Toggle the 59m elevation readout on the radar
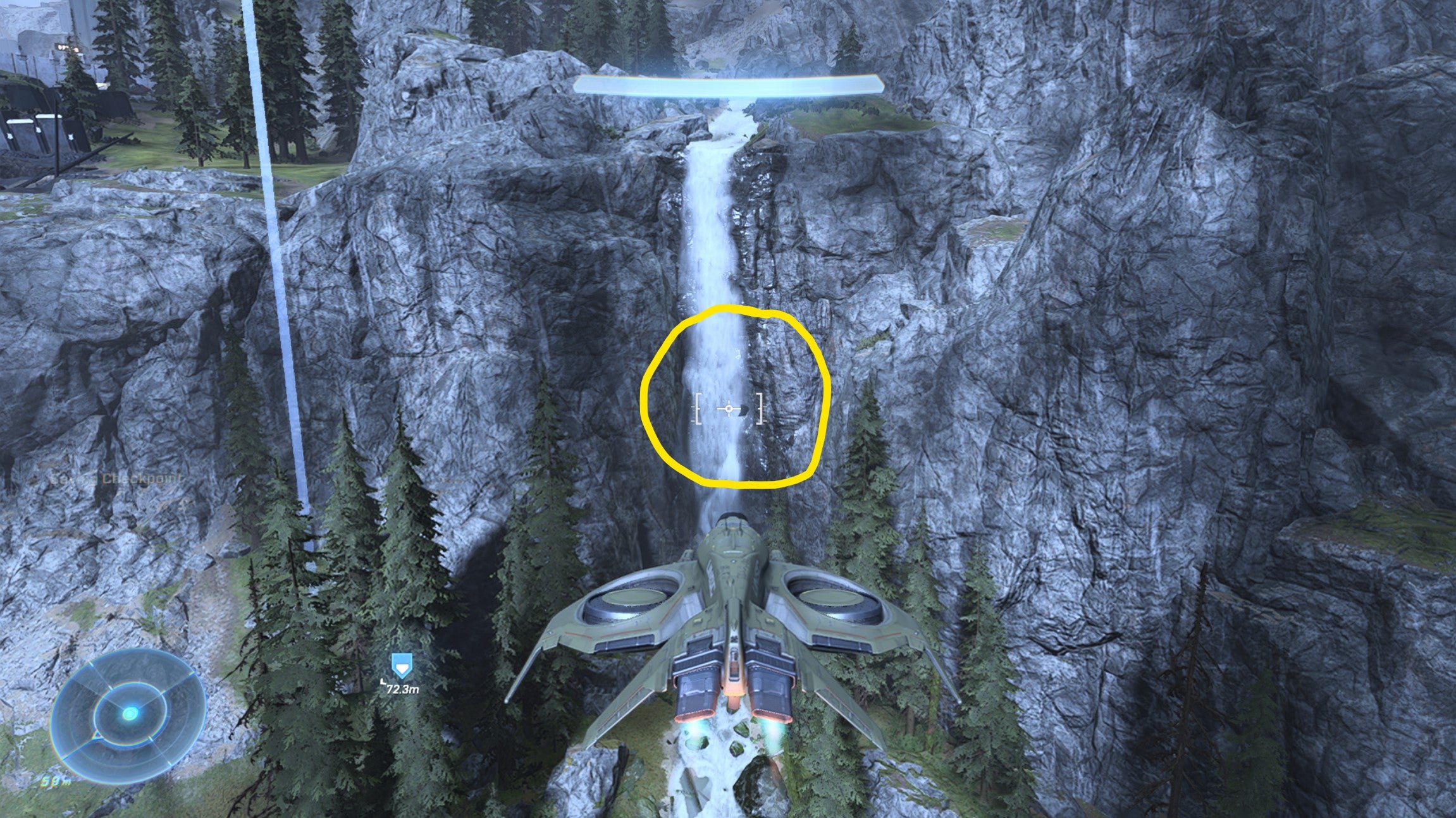Viewport: 1456px width, 818px height. pos(57,782)
